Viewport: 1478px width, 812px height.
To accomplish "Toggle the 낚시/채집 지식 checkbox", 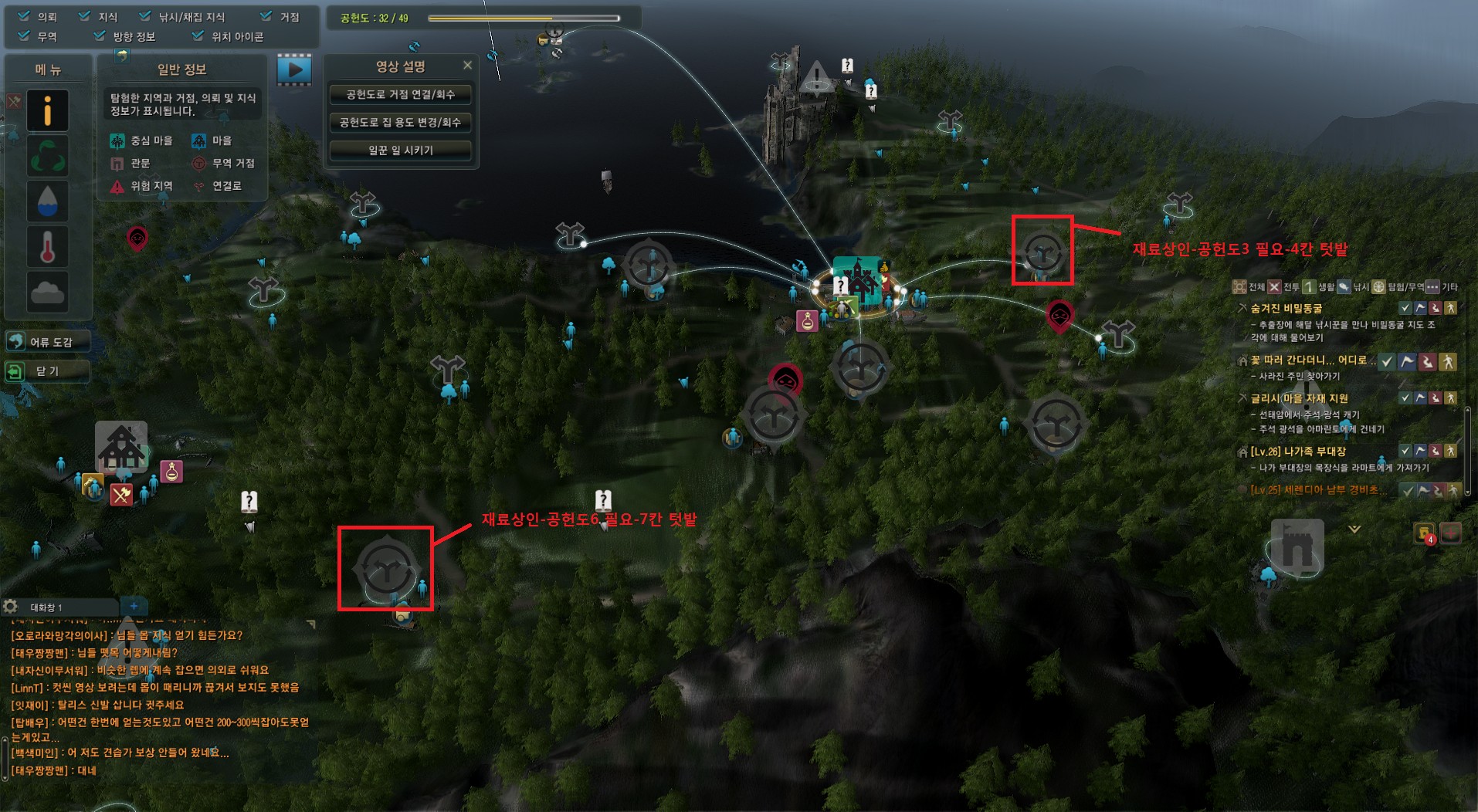I will 145,16.
